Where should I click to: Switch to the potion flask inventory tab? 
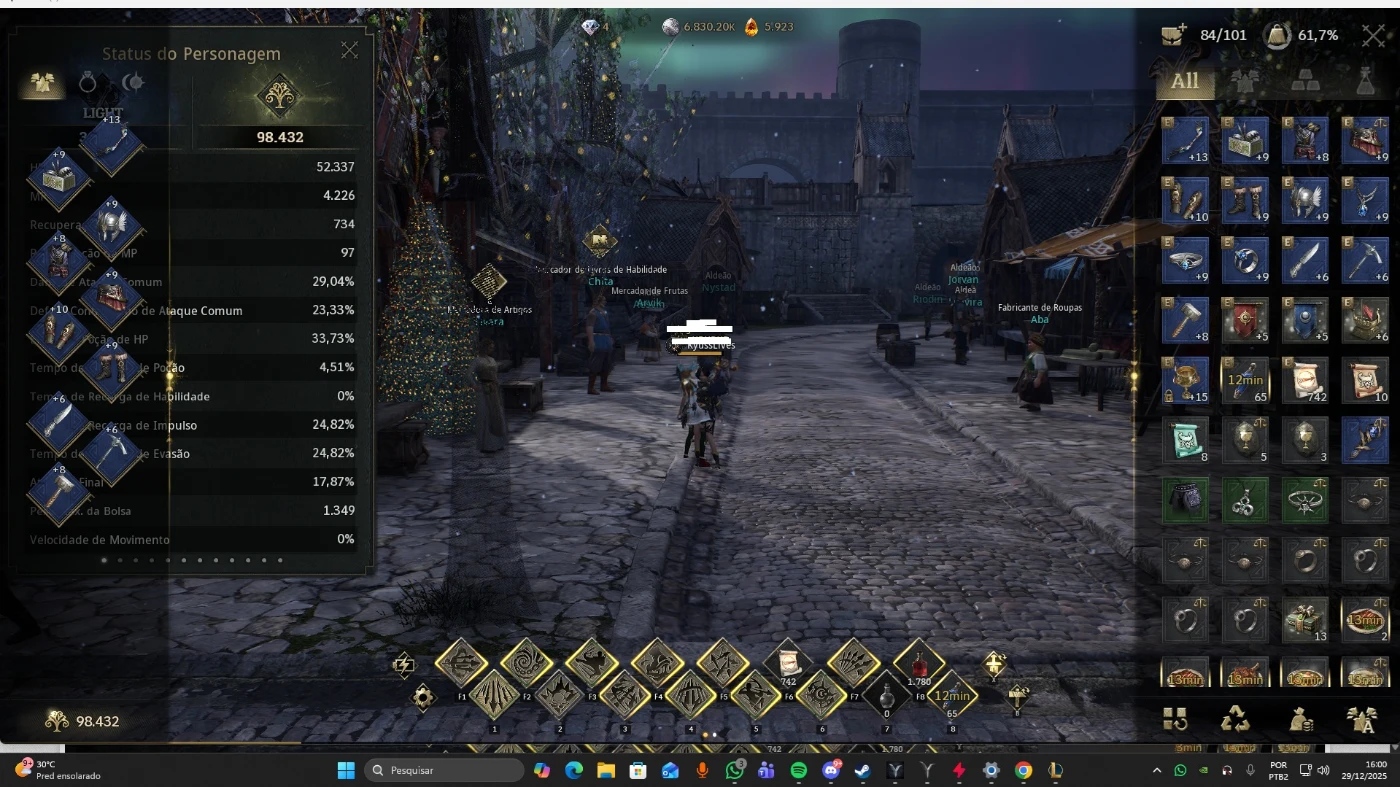click(x=1365, y=82)
